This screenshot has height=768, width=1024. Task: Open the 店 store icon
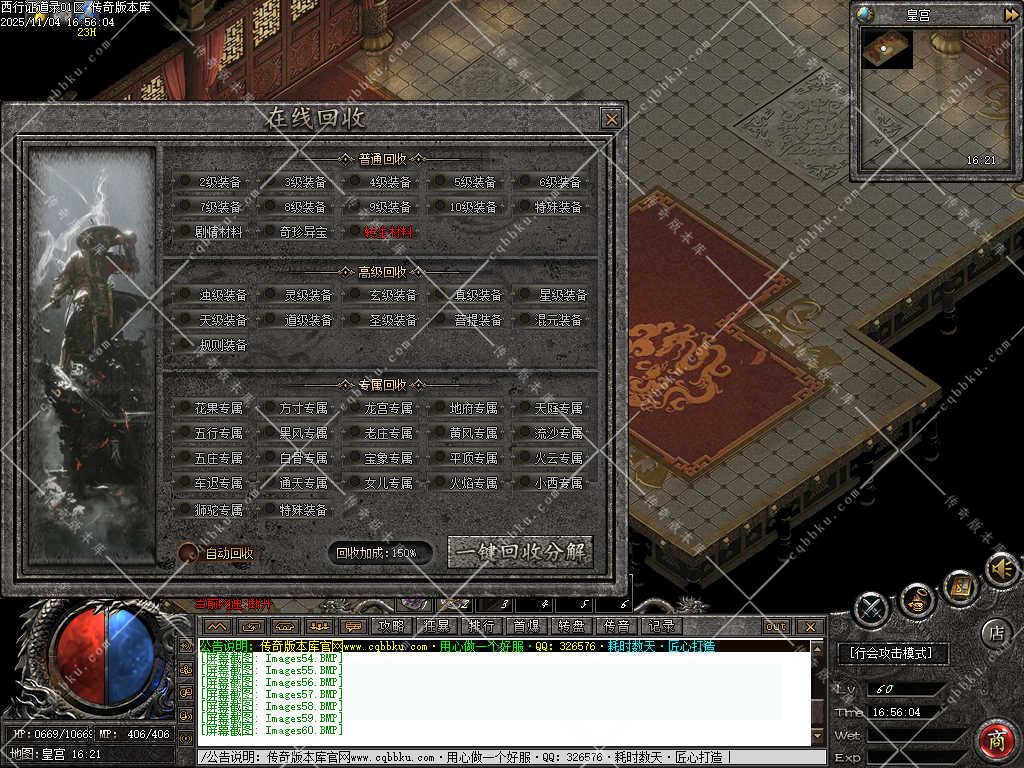[995, 632]
